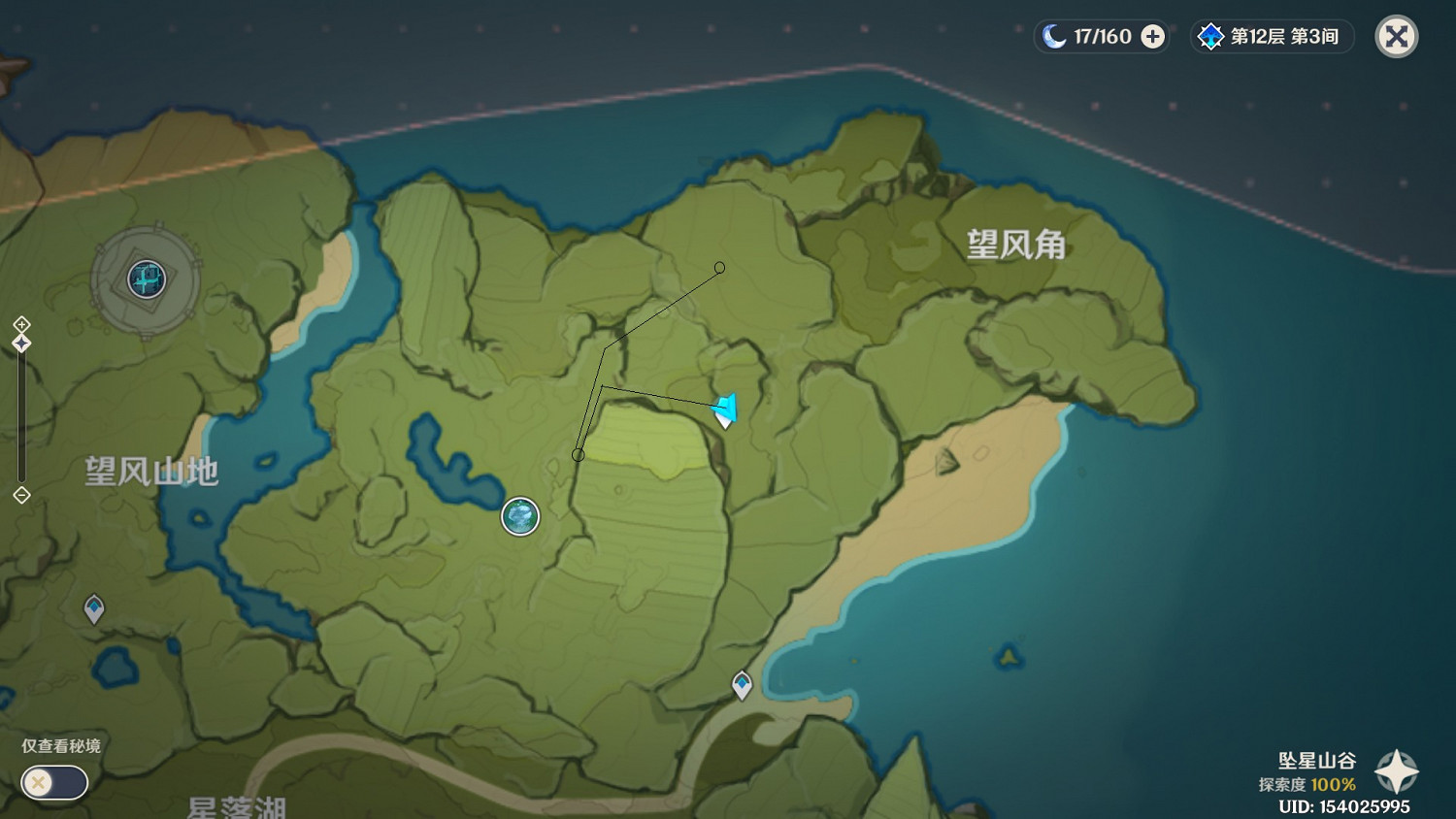Screen dimensions: 1456x819
Task: Select the player arrow marker on the map
Action: click(x=724, y=408)
